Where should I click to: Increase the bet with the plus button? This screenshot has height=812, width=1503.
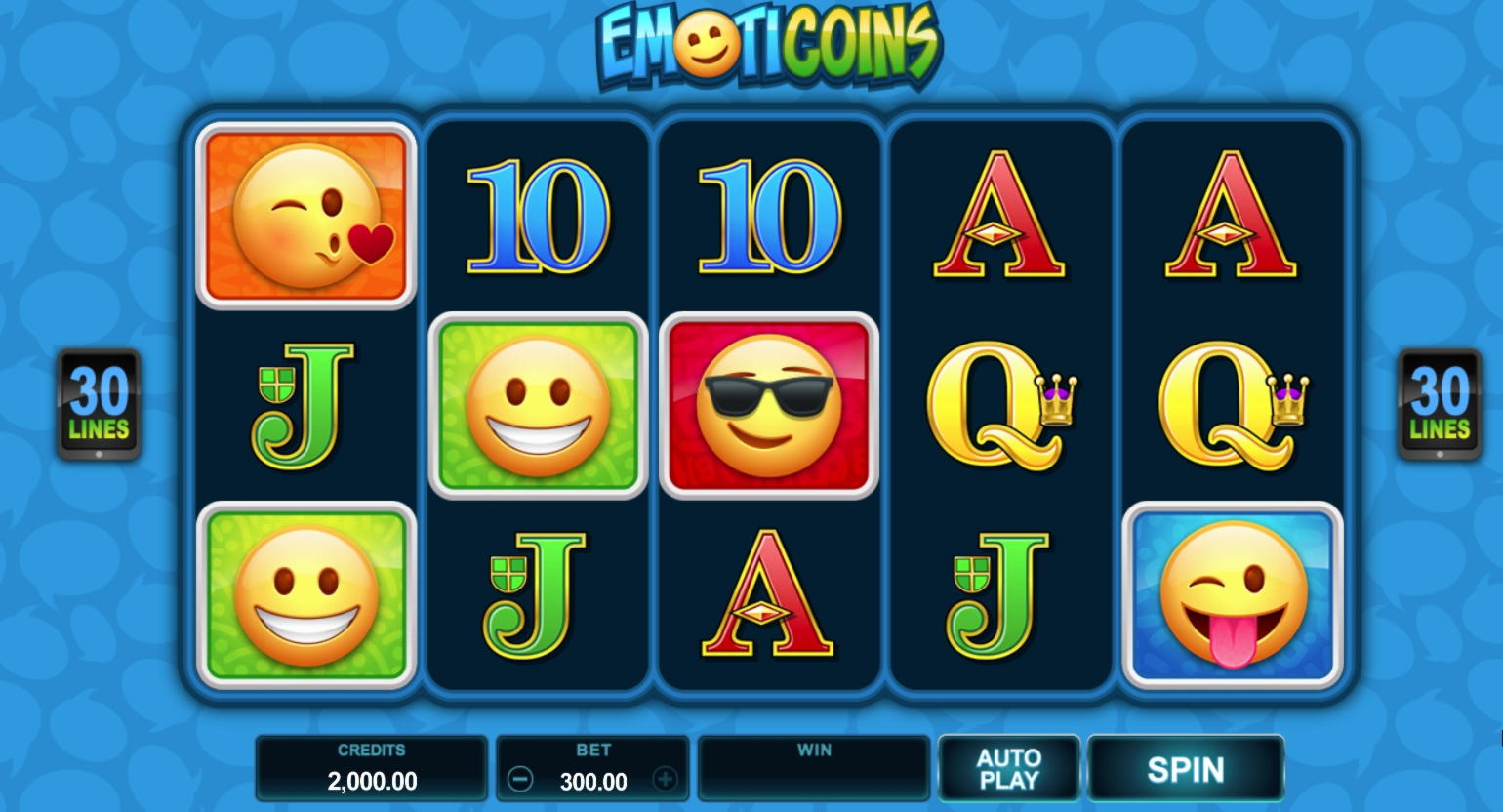tap(666, 780)
